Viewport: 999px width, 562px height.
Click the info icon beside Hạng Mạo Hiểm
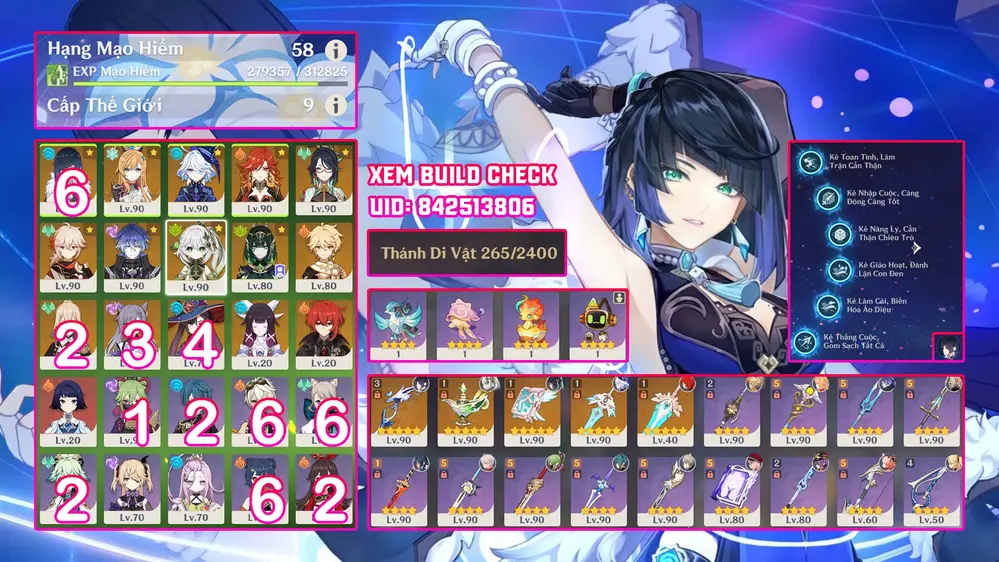point(336,50)
